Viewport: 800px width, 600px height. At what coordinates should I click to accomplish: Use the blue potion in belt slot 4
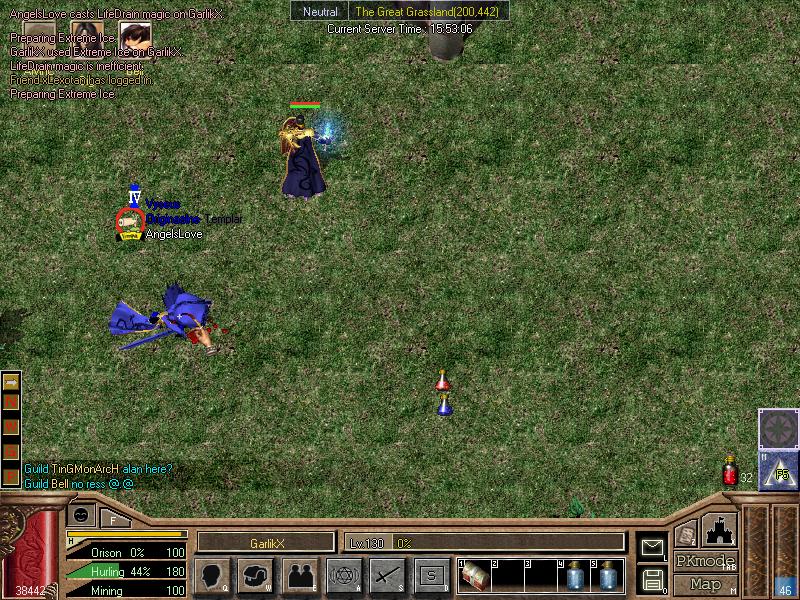(x=576, y=576)
